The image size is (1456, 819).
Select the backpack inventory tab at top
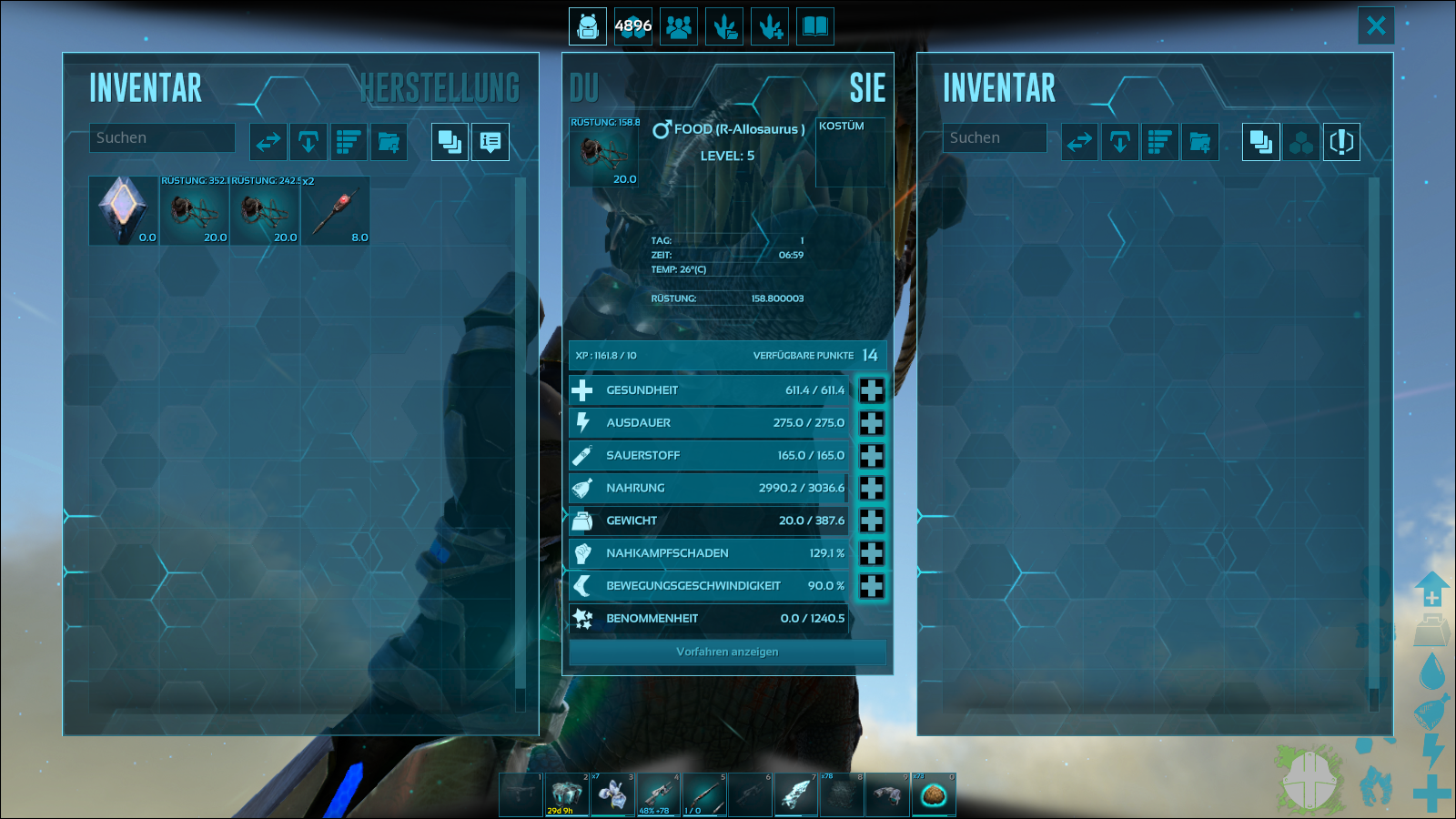point(588,26)
